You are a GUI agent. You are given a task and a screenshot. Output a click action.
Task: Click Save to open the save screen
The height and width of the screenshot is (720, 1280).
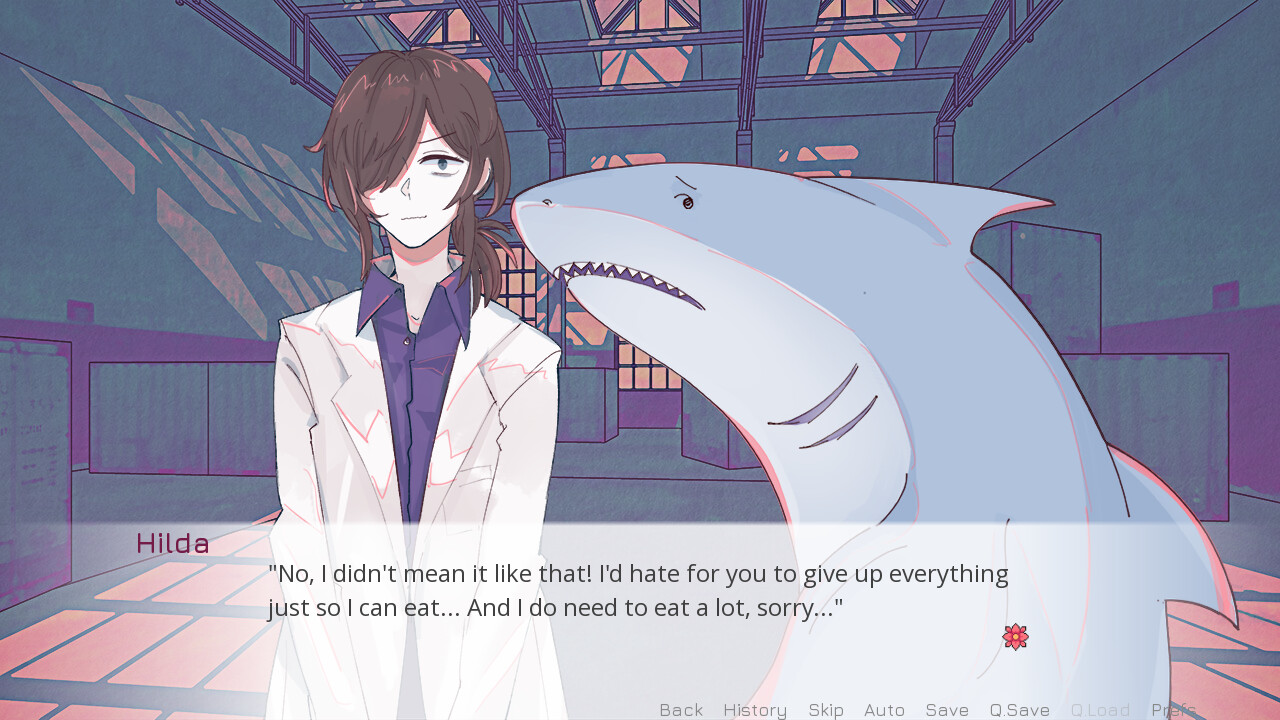click(x=947, y=710)
